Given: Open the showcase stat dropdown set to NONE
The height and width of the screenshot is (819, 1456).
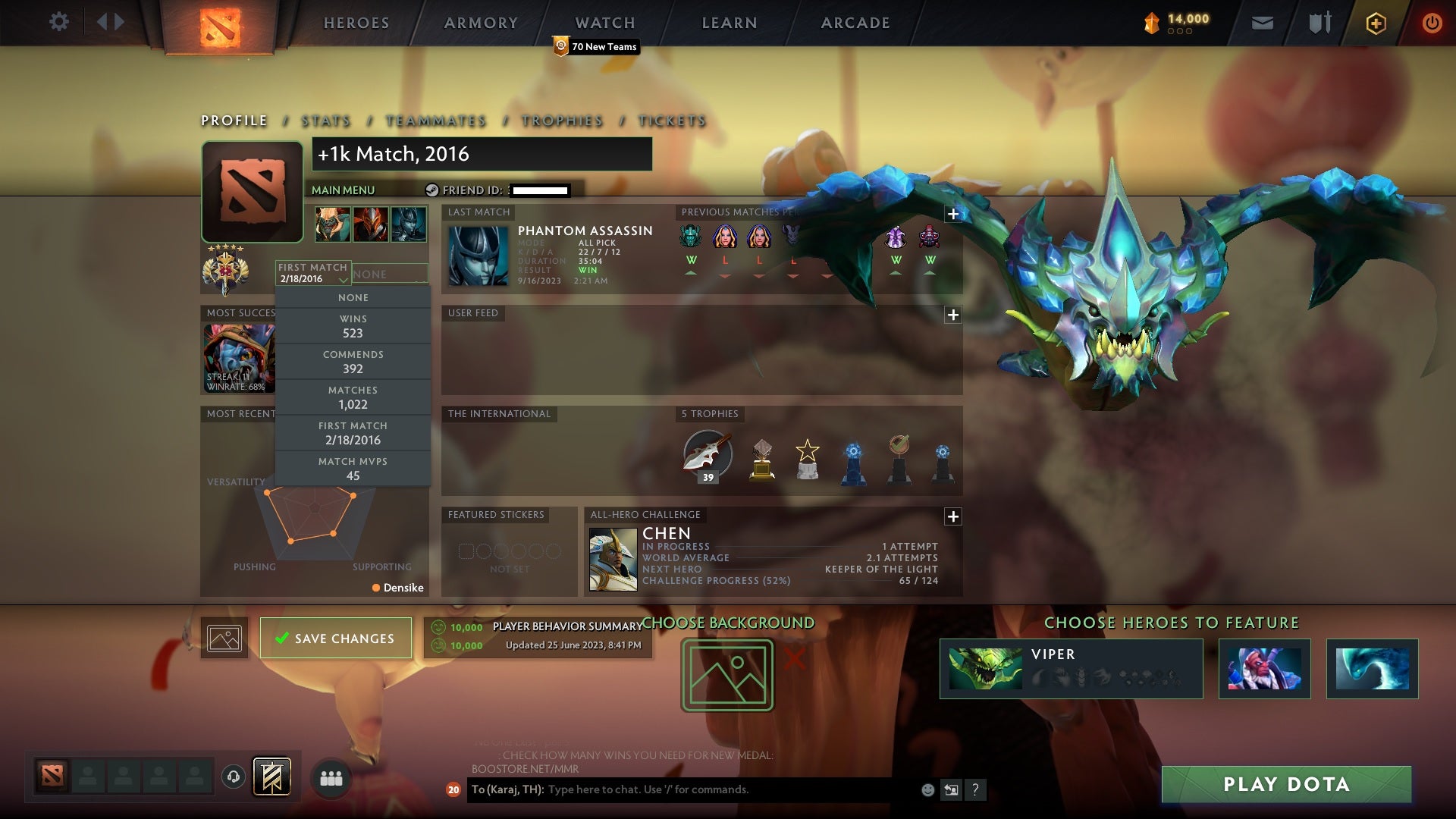Looking at the screenshot, I should [389, 273].
